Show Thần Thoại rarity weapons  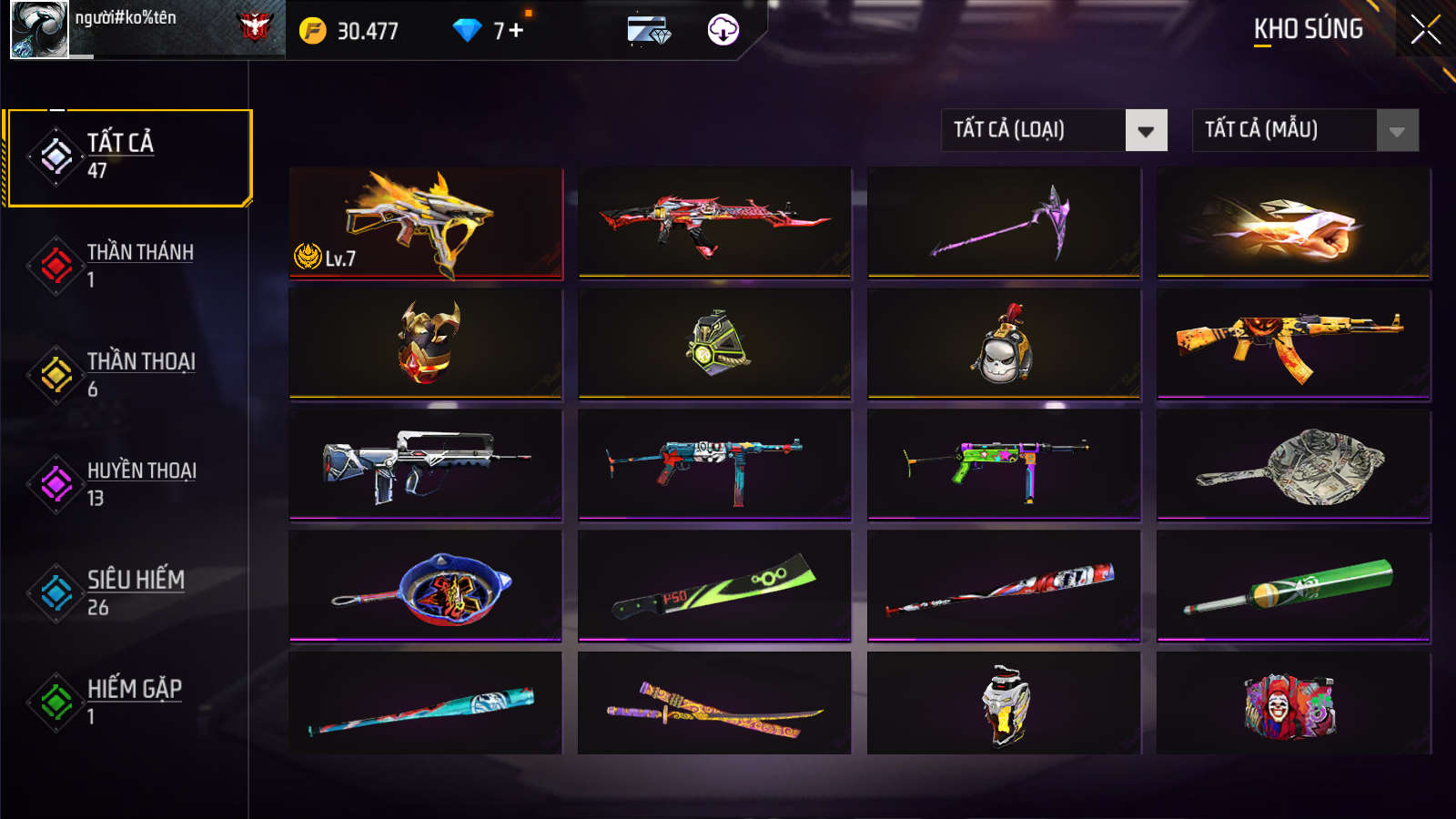coord(128,374)
